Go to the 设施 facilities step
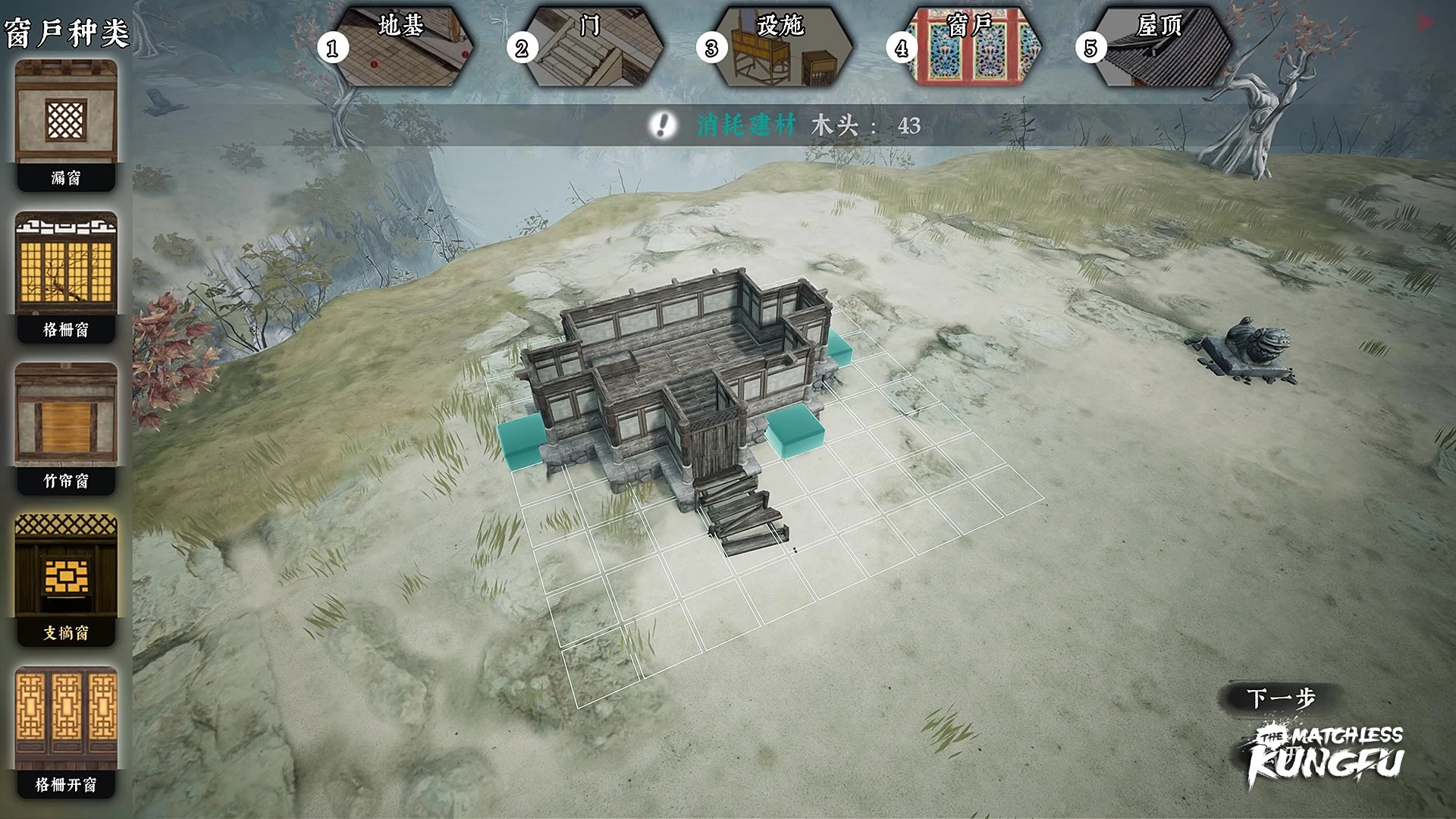Screen dimensions: 1456x819 780,45
